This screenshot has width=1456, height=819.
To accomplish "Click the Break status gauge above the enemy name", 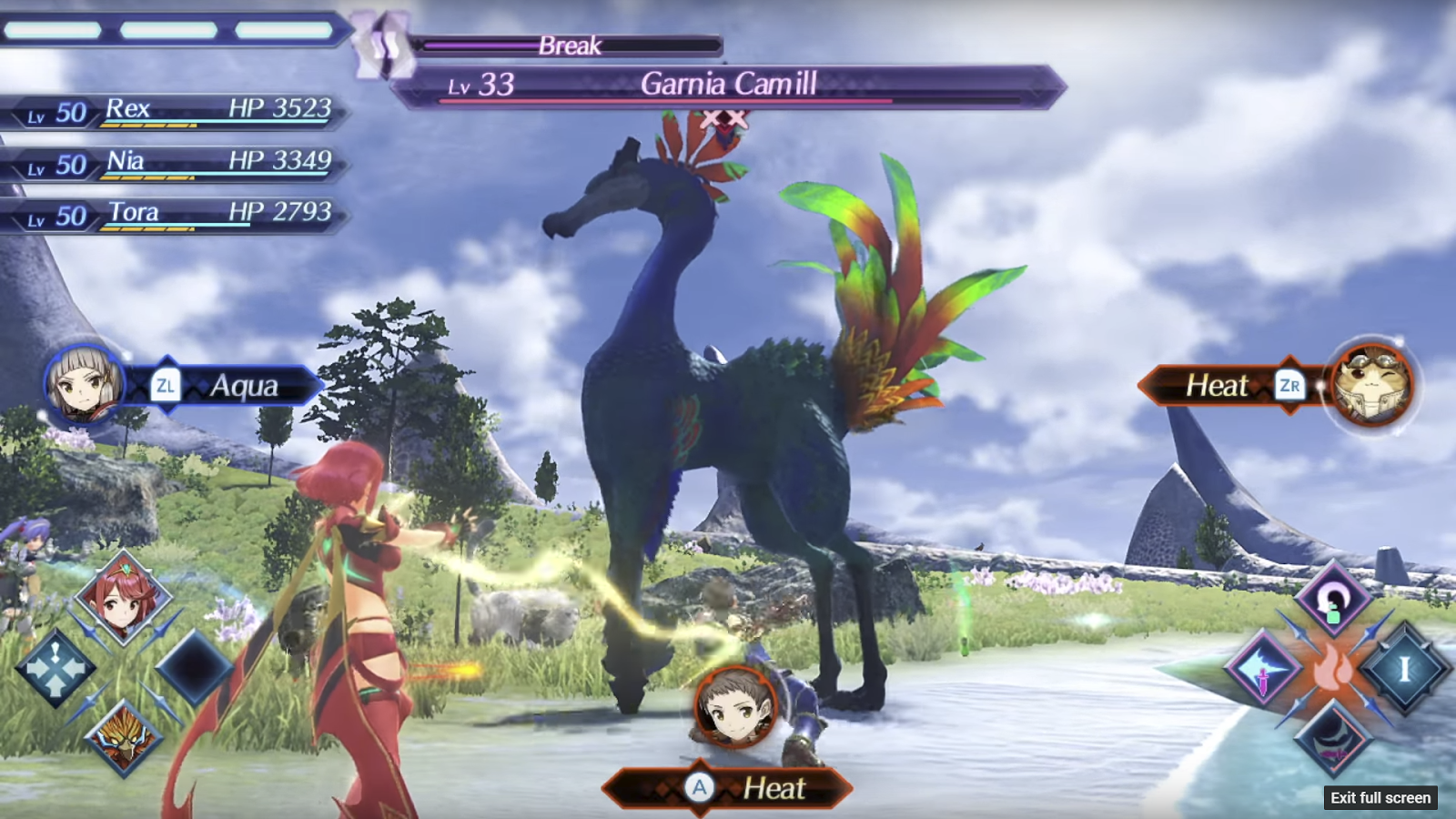I will 569,44.
